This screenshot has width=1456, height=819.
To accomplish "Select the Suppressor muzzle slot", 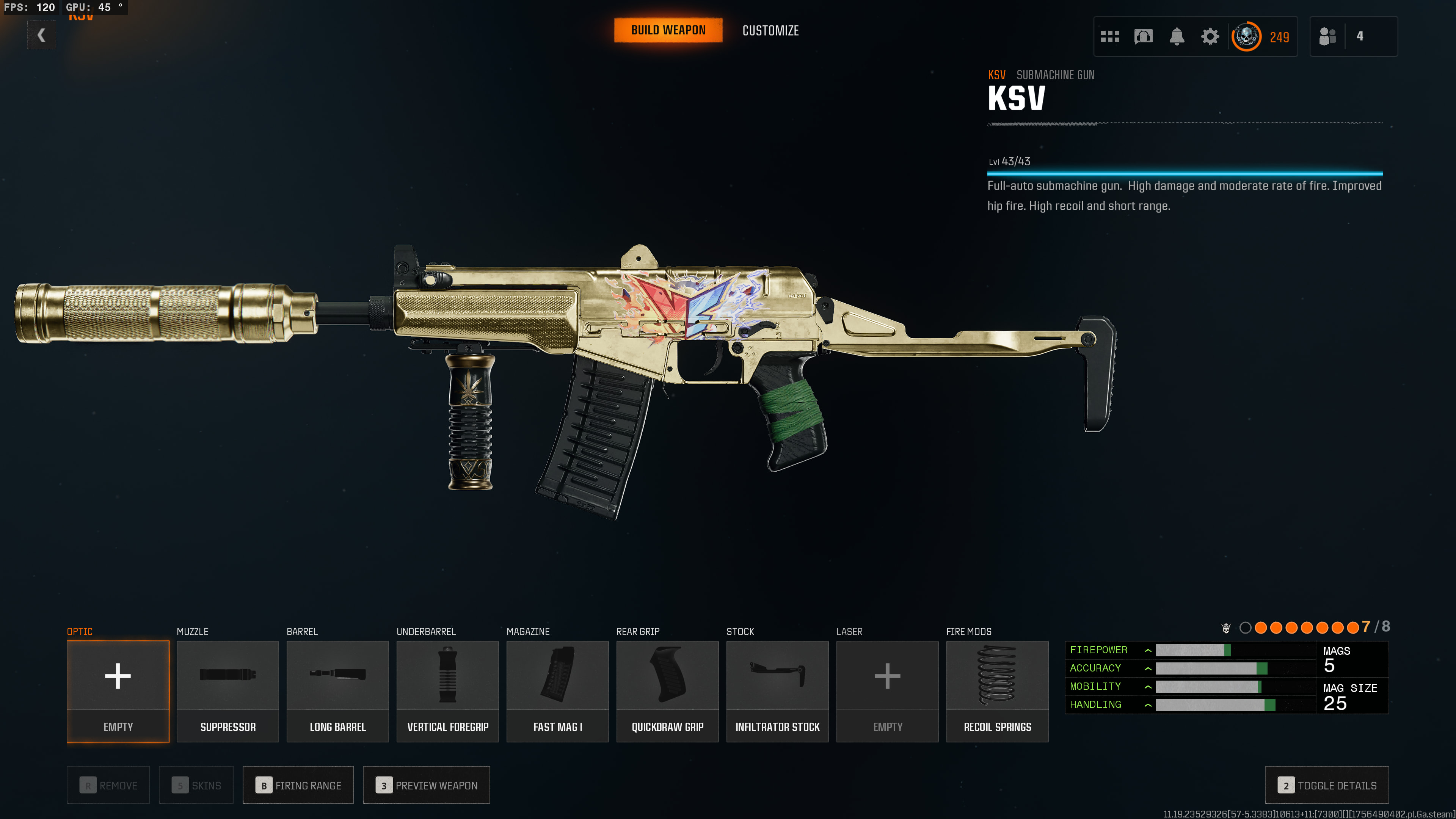I will pyautogui.click(x=228, y=690).
